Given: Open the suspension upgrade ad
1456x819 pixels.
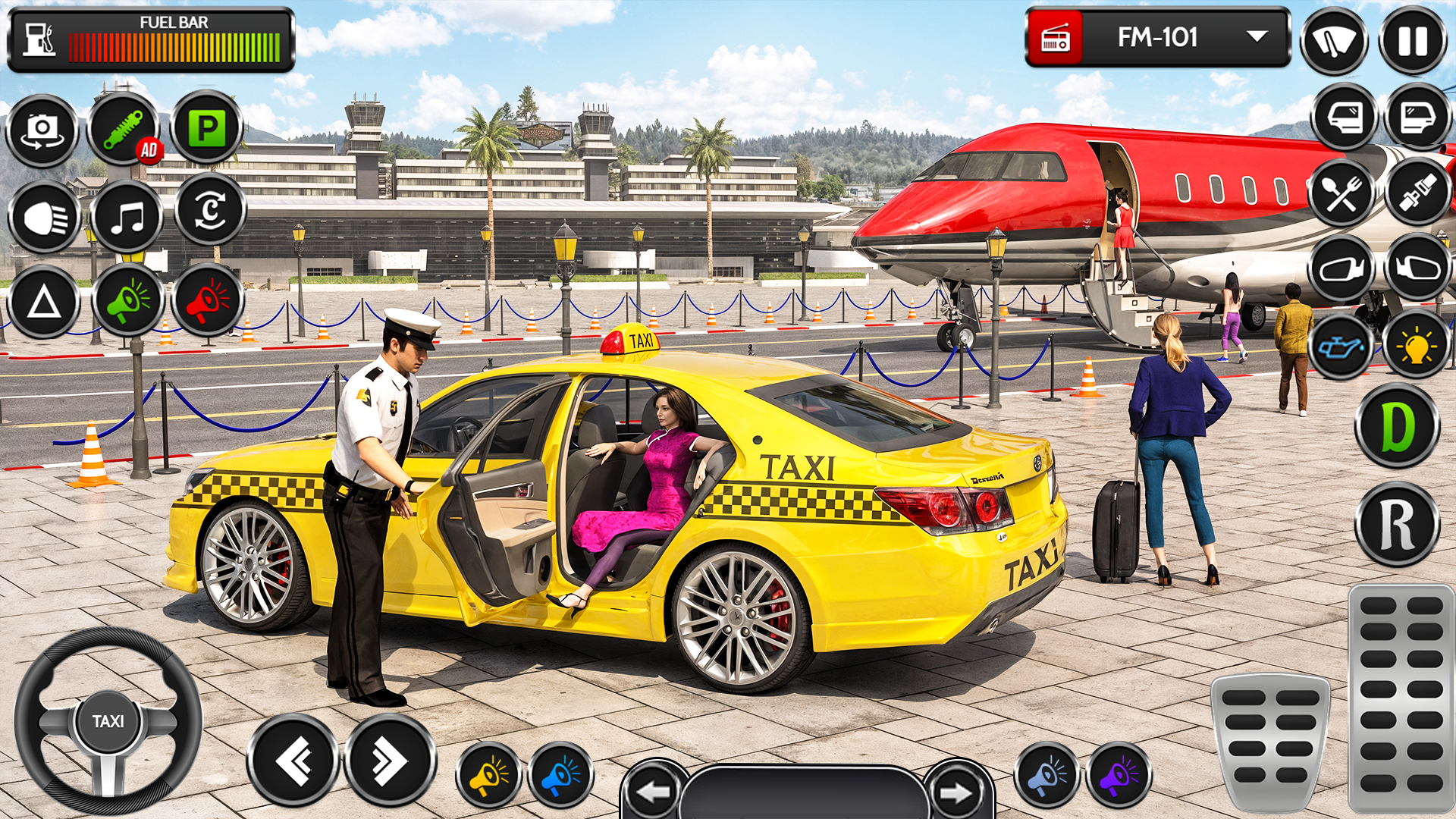Looking at the screenshot, I should (x=127, y=130).
